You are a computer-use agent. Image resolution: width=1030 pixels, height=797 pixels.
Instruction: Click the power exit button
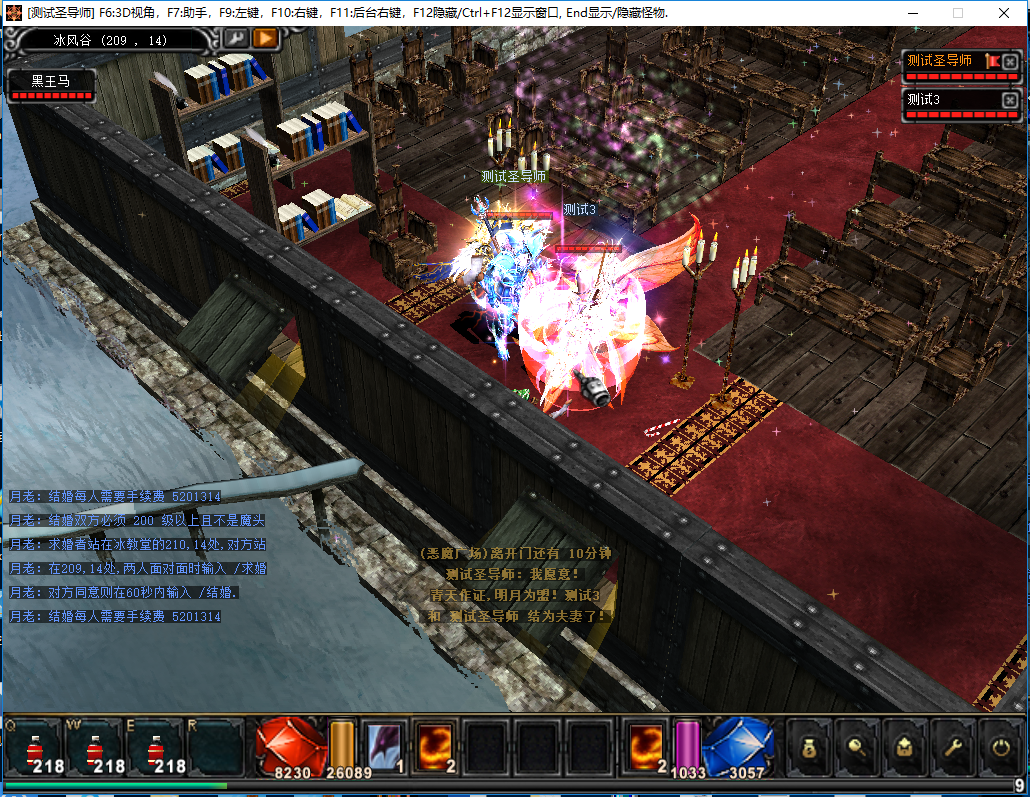point(999,746)
